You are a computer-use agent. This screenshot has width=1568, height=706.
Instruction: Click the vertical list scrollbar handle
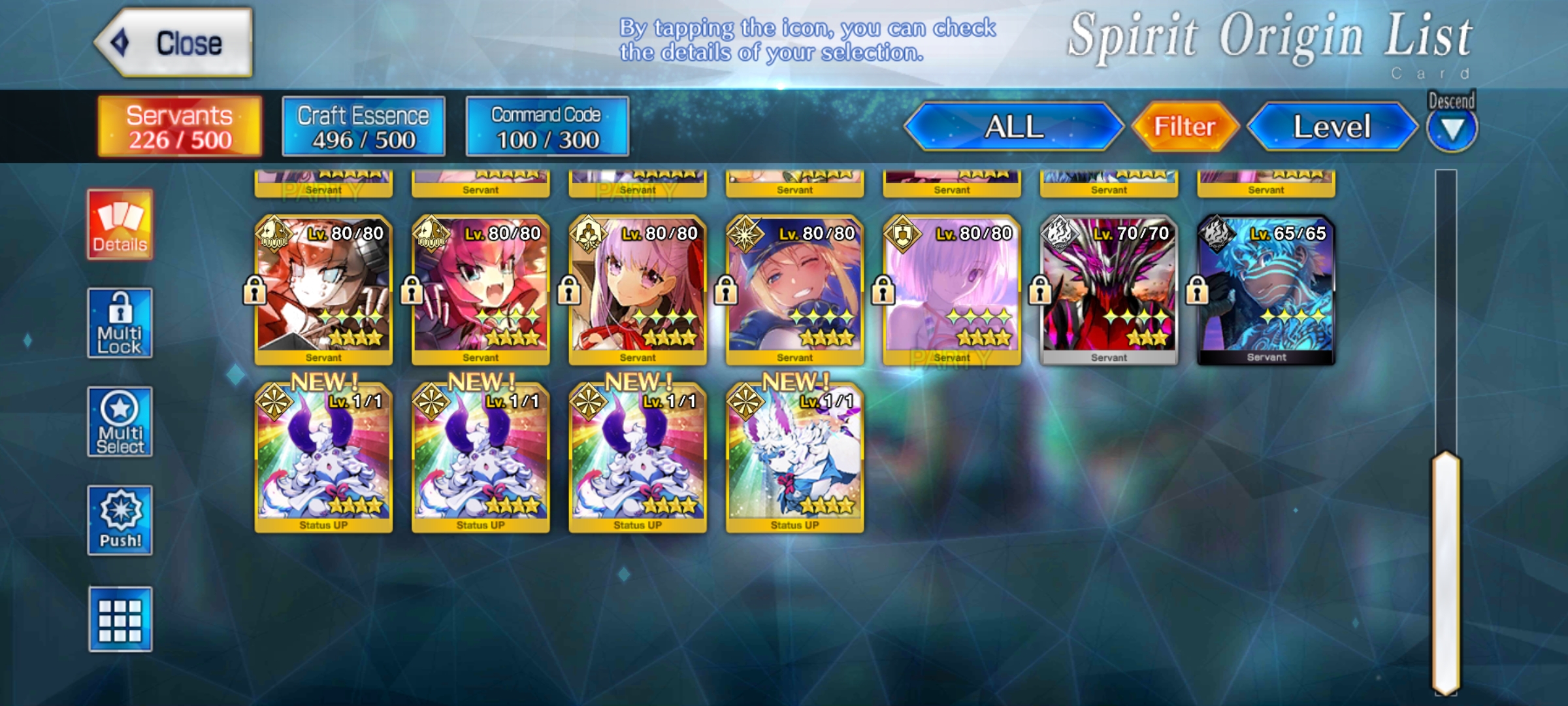coord(1446,572)
